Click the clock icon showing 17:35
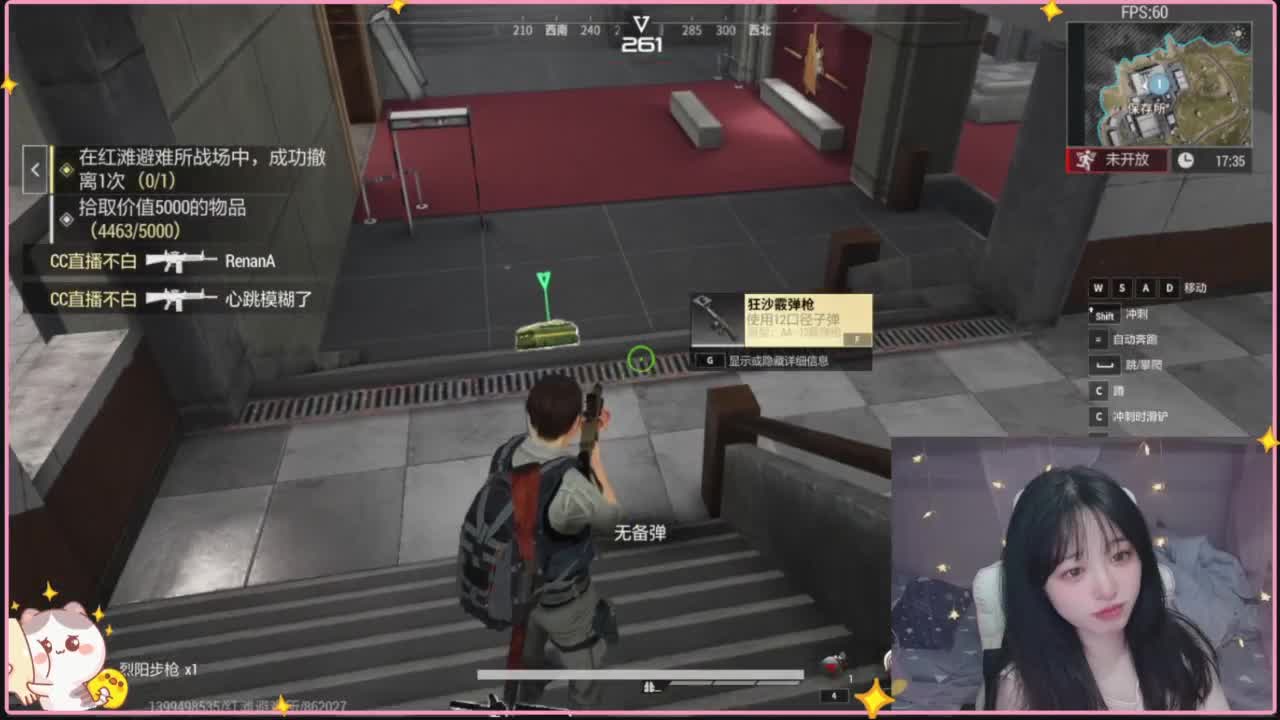 pos(1184,160)
